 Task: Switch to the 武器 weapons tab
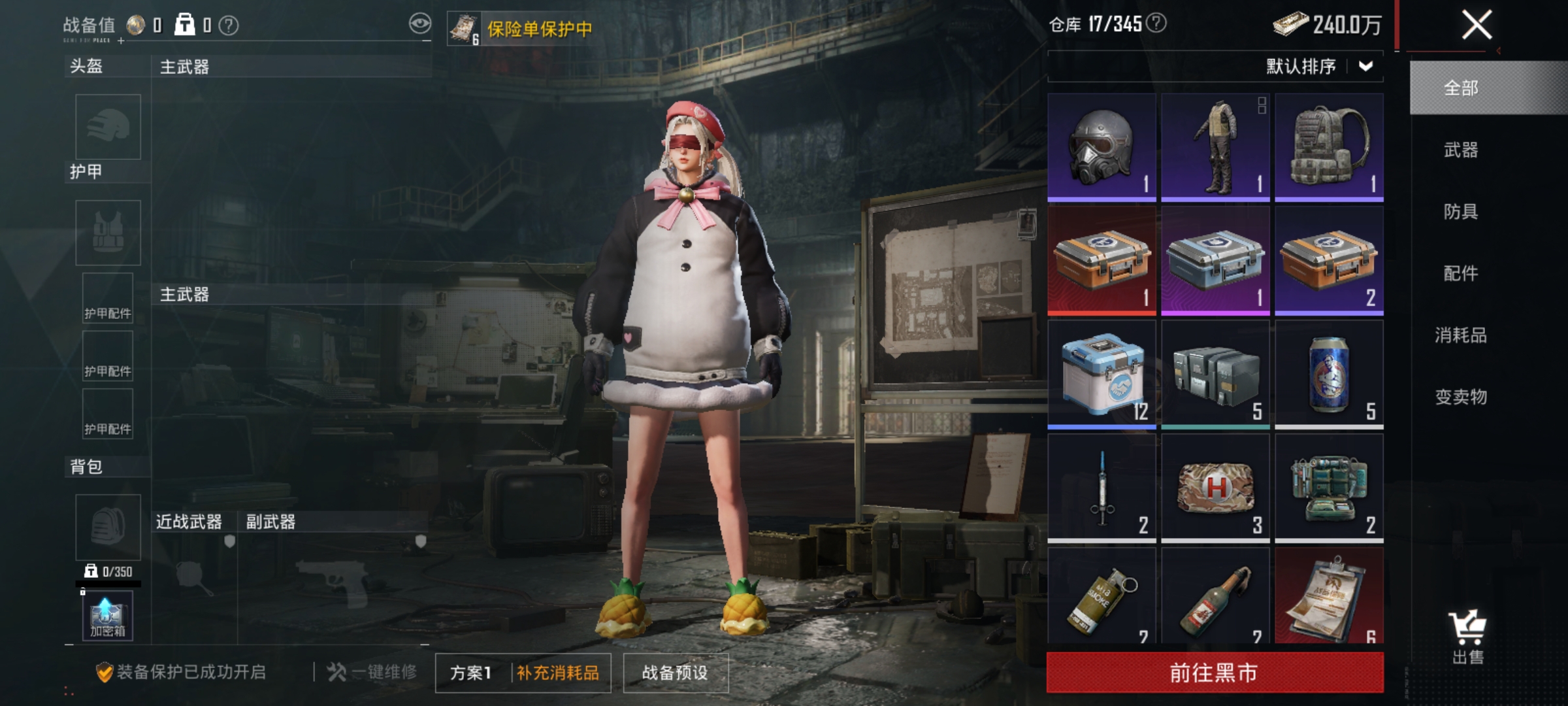coord(1462,150)
